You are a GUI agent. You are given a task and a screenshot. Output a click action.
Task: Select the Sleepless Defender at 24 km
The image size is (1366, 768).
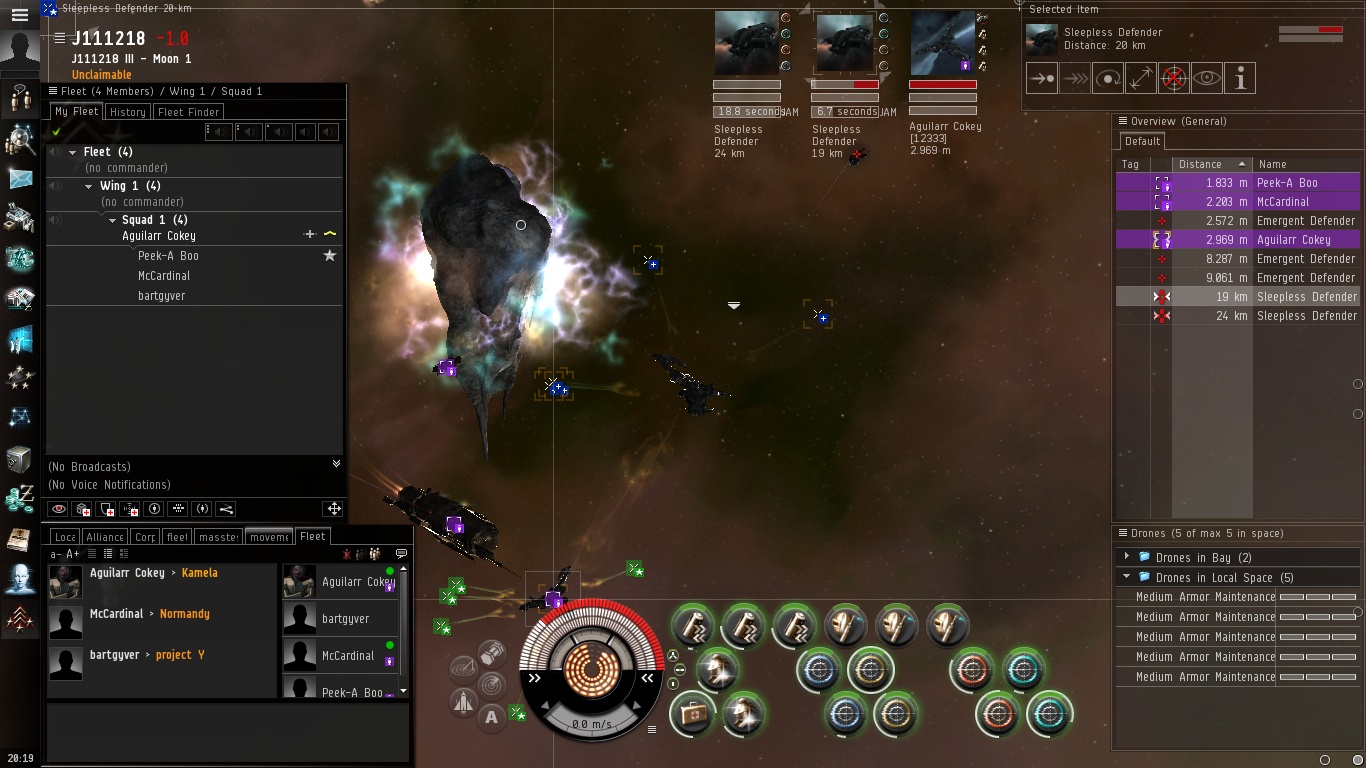[1306, 316]
